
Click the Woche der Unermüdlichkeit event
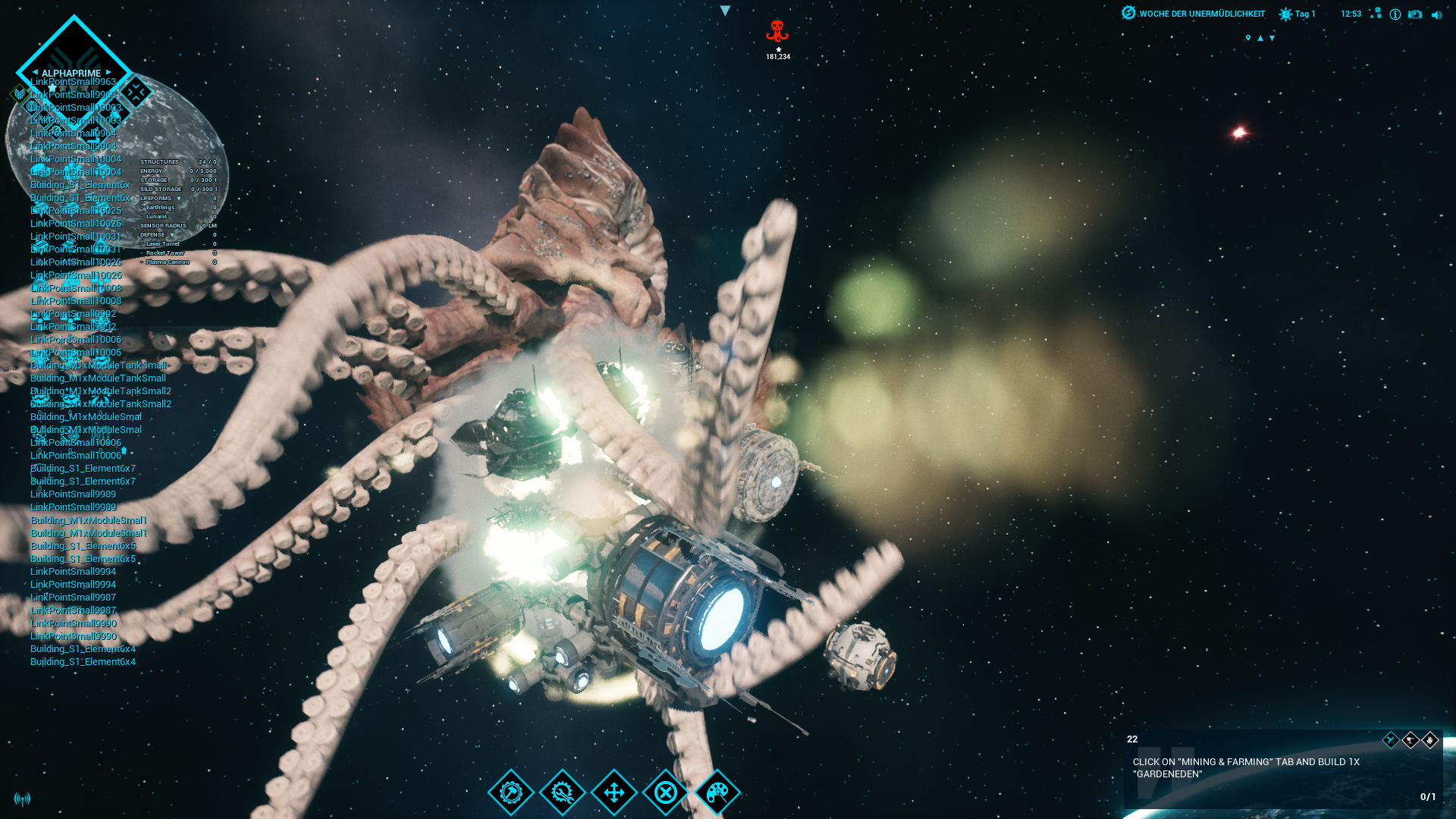click(1194, 14)
